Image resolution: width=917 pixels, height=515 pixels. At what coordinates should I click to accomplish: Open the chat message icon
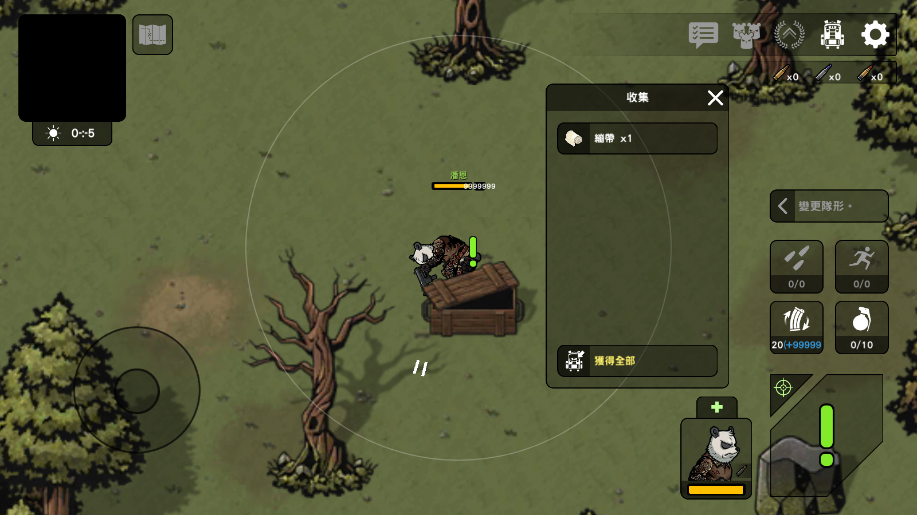pyautogui.click(x=703, y=35)
